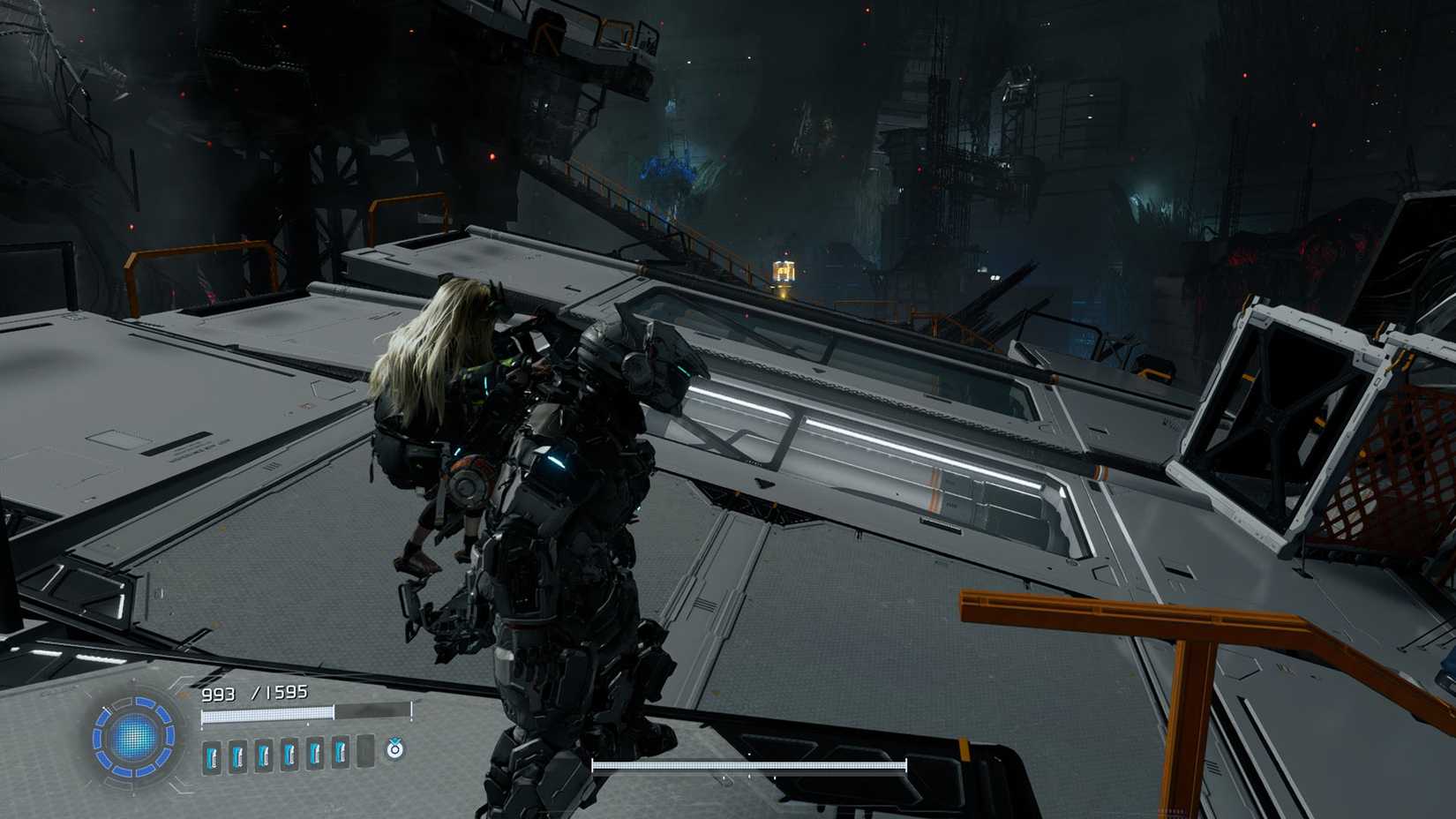Select the sixth potion consumable icon
The image size is (1456, 819).
tap(341, 755)
